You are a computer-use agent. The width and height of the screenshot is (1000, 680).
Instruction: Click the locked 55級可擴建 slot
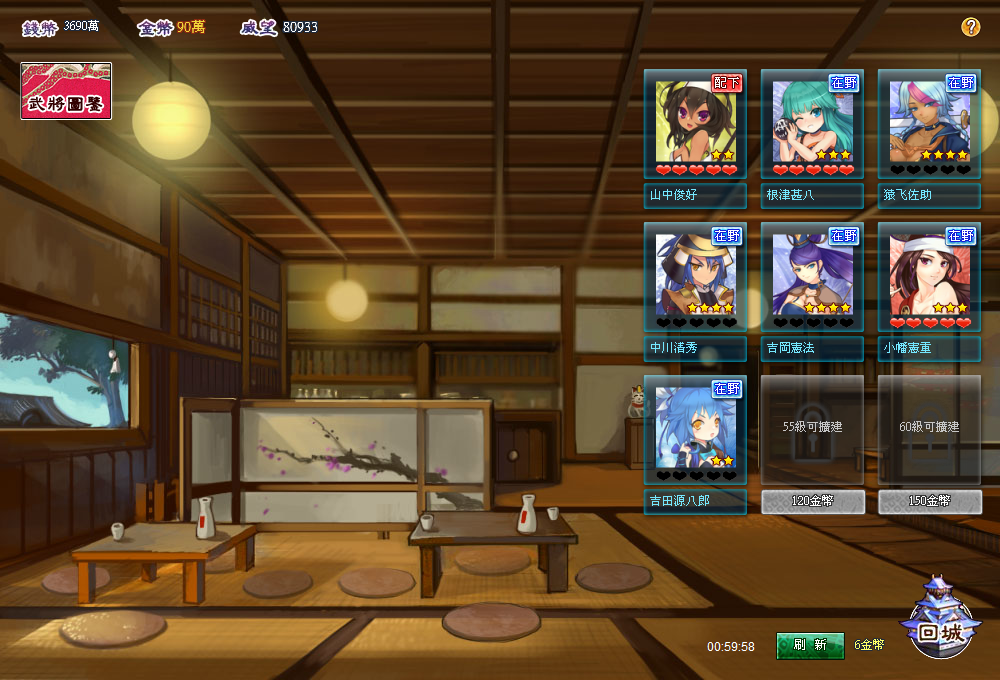click(812, 429)
